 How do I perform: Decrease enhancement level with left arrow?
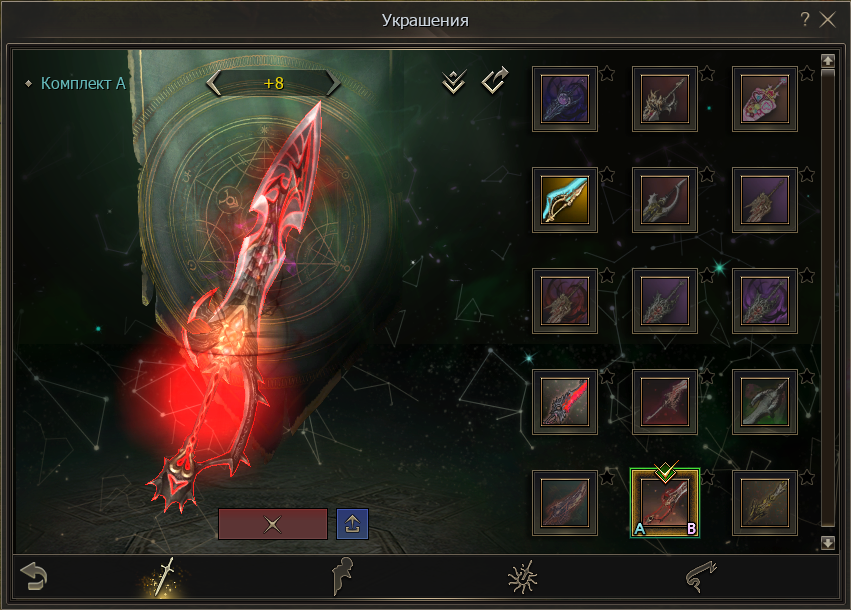tap(214, 83)
